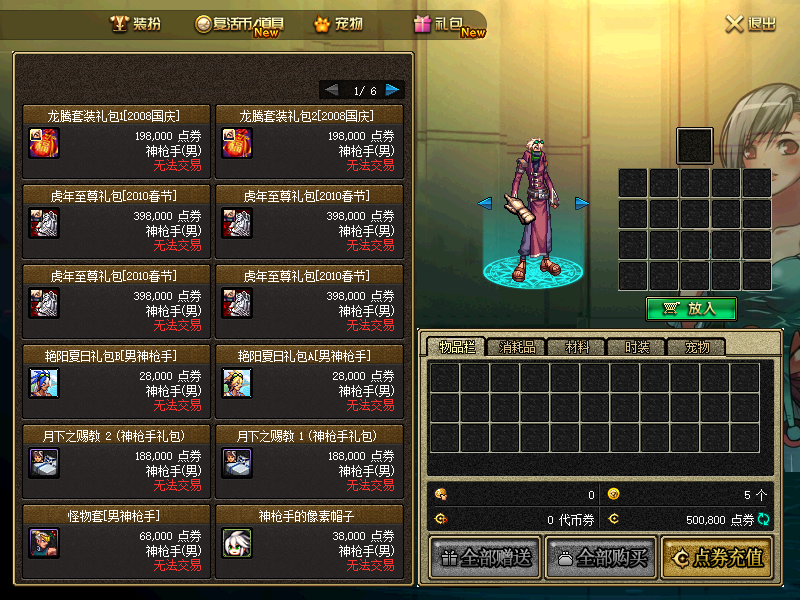
Task: Go to the next shop page
Action: [x=393, y=90]
